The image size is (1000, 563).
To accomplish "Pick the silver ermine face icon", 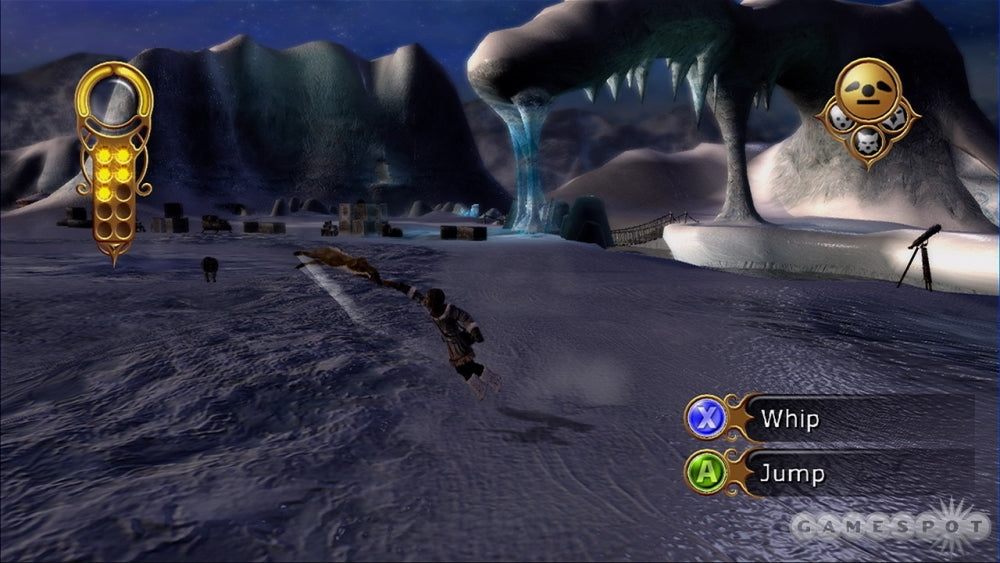I will coord(840,120).
